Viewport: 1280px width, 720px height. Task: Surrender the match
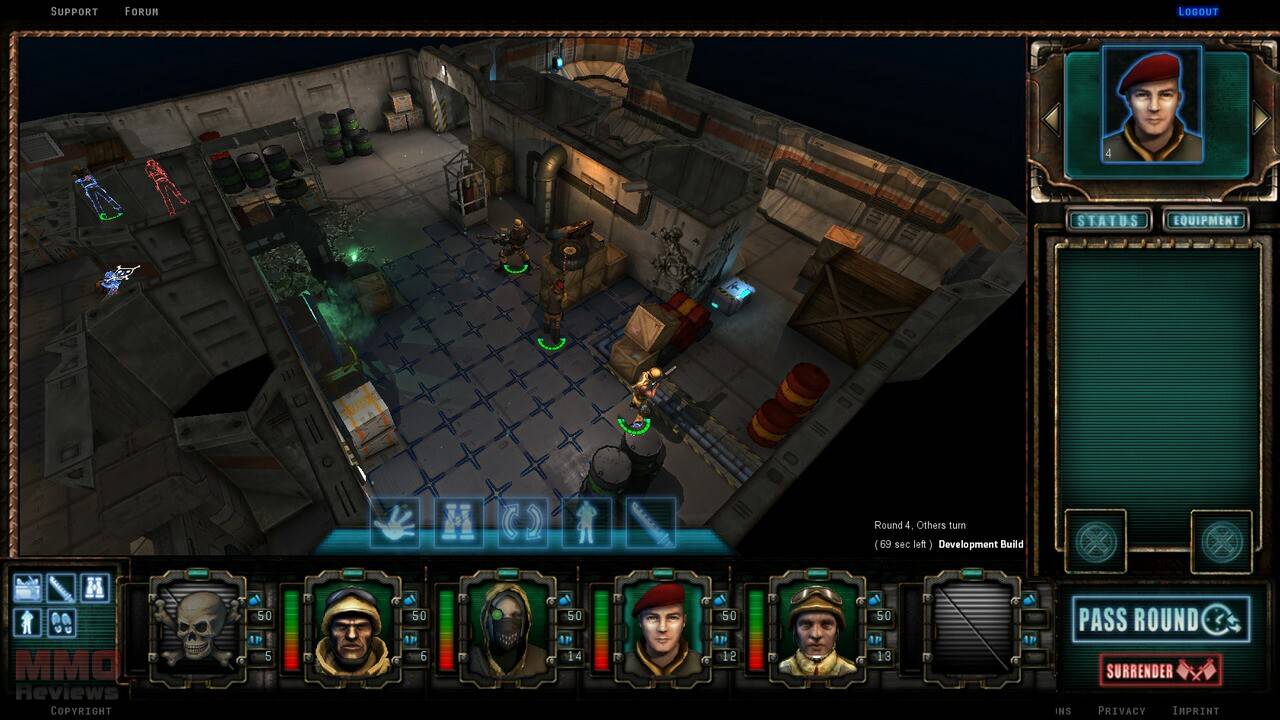pos(1160,670)
